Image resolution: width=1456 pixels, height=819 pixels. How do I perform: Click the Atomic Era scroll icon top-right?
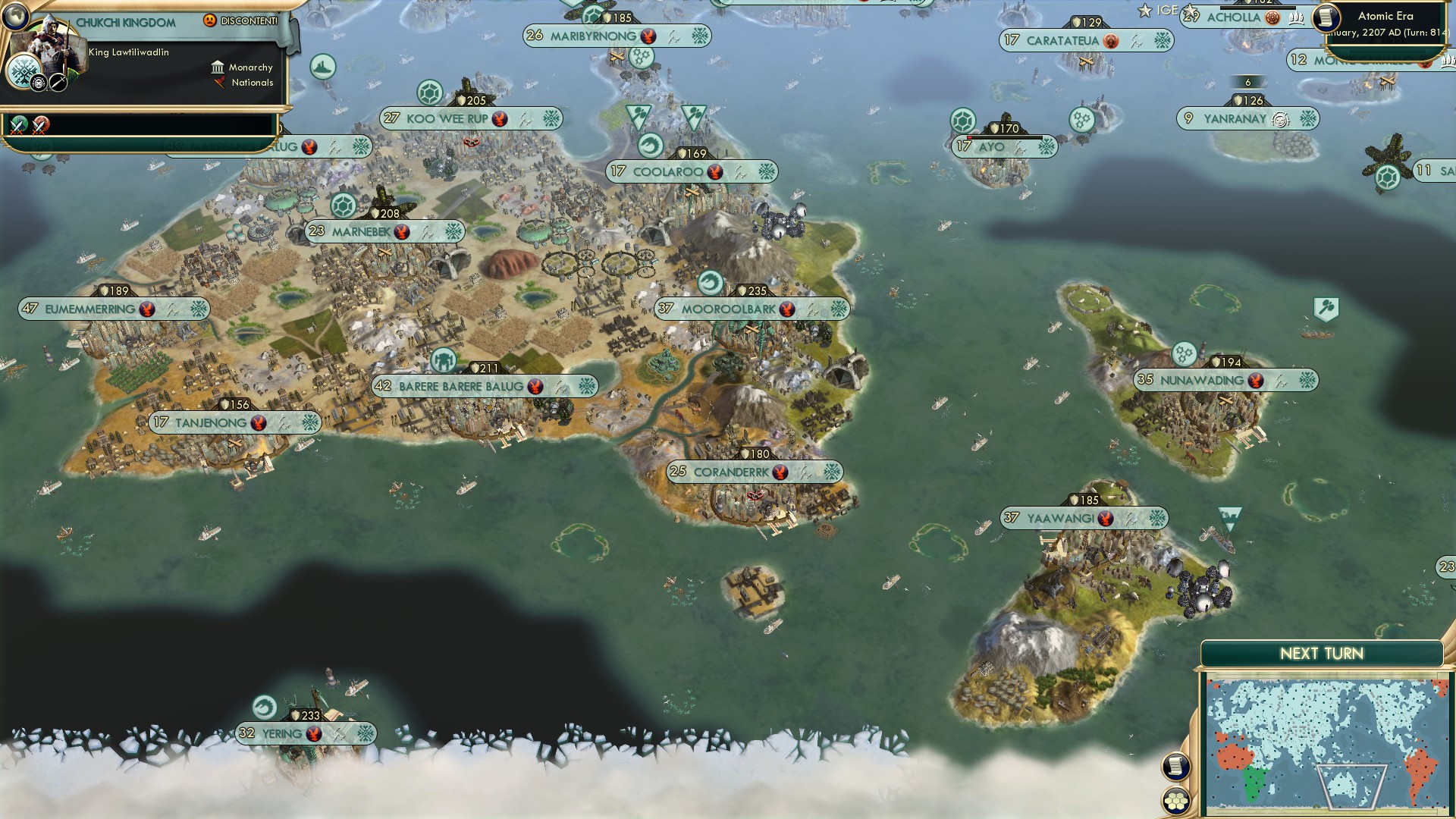[x=1326, y=17]
